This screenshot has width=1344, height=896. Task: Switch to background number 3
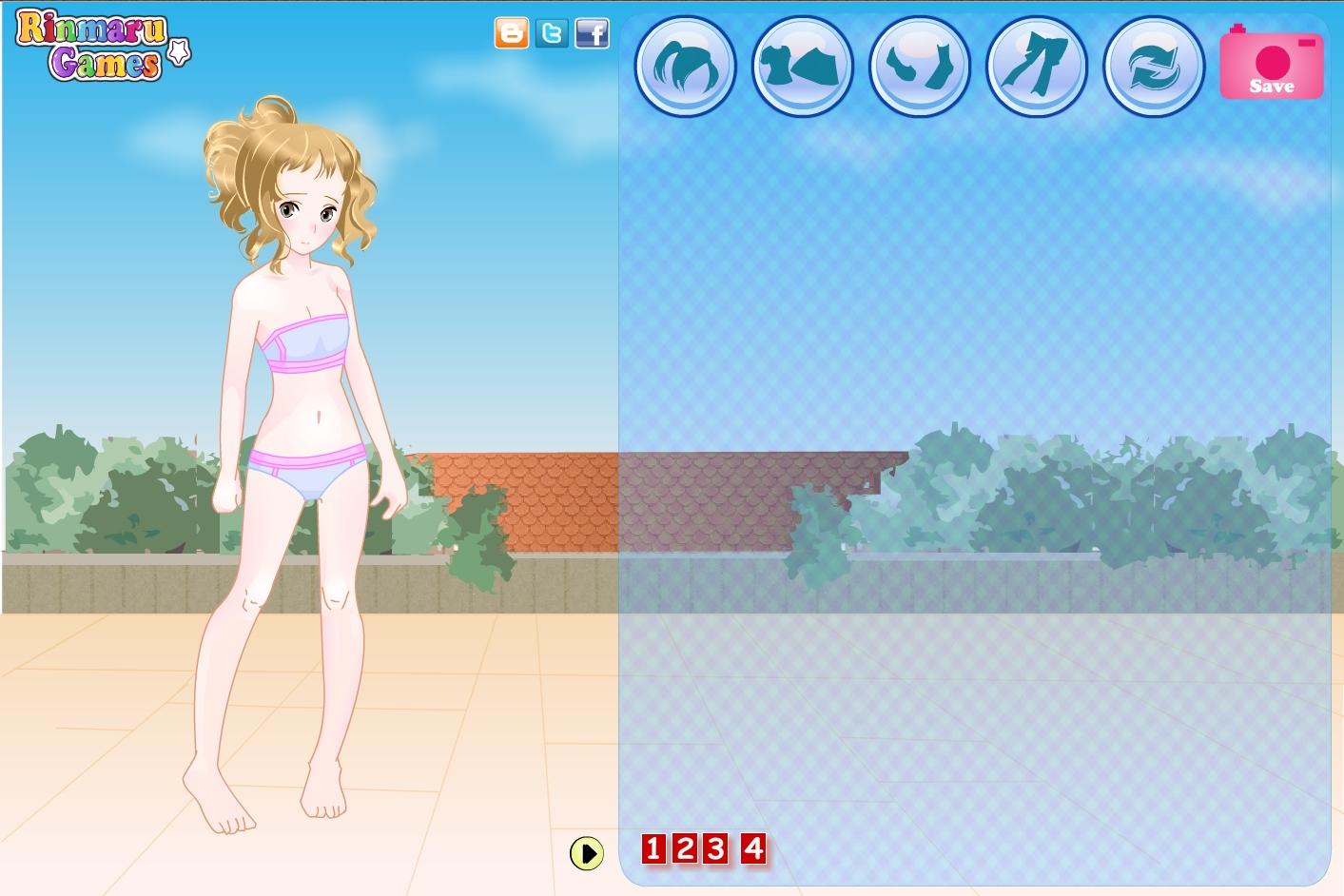pyautogui.click(x=716, y=847)
